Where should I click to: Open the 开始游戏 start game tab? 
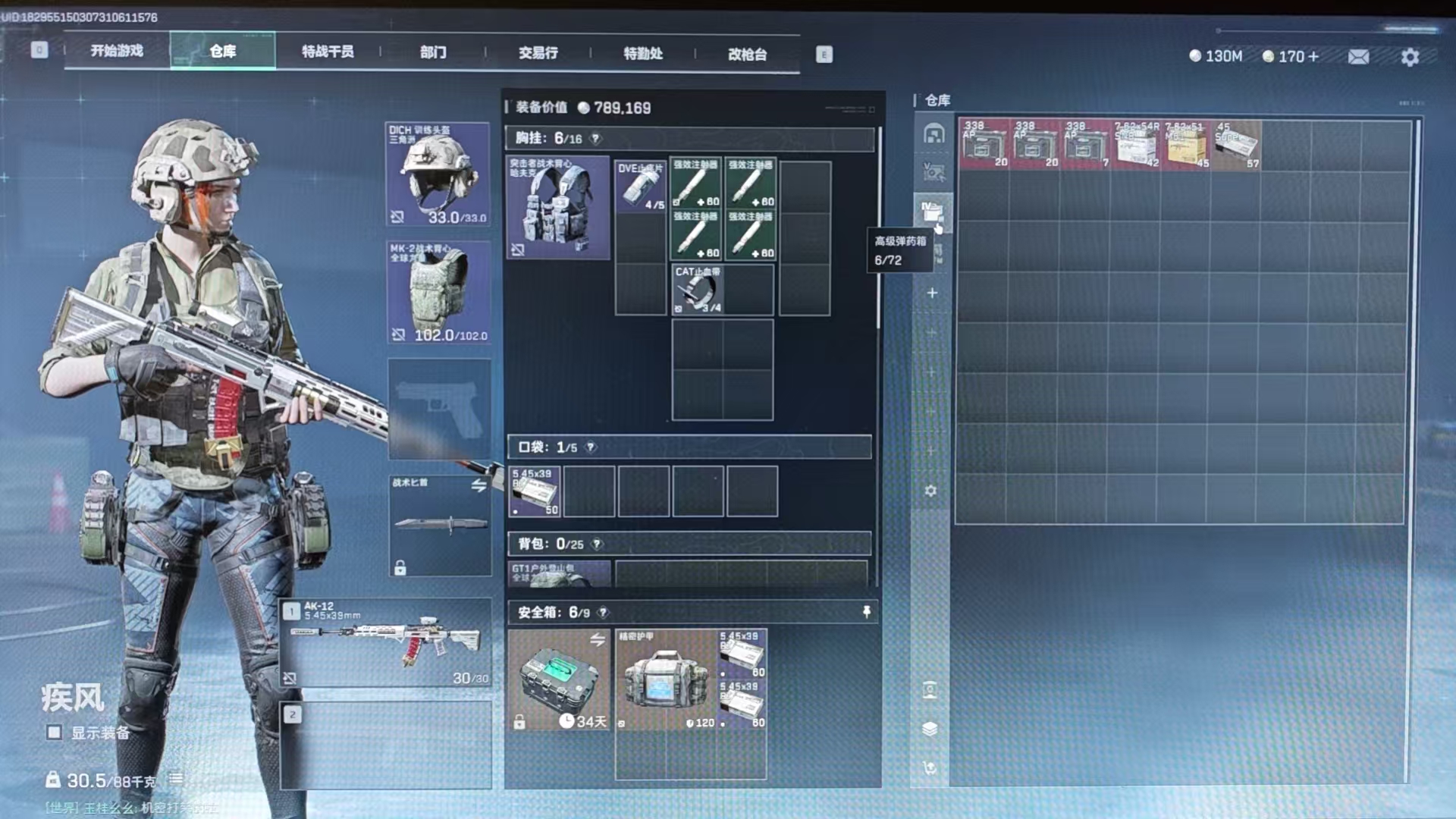[117, 51]
